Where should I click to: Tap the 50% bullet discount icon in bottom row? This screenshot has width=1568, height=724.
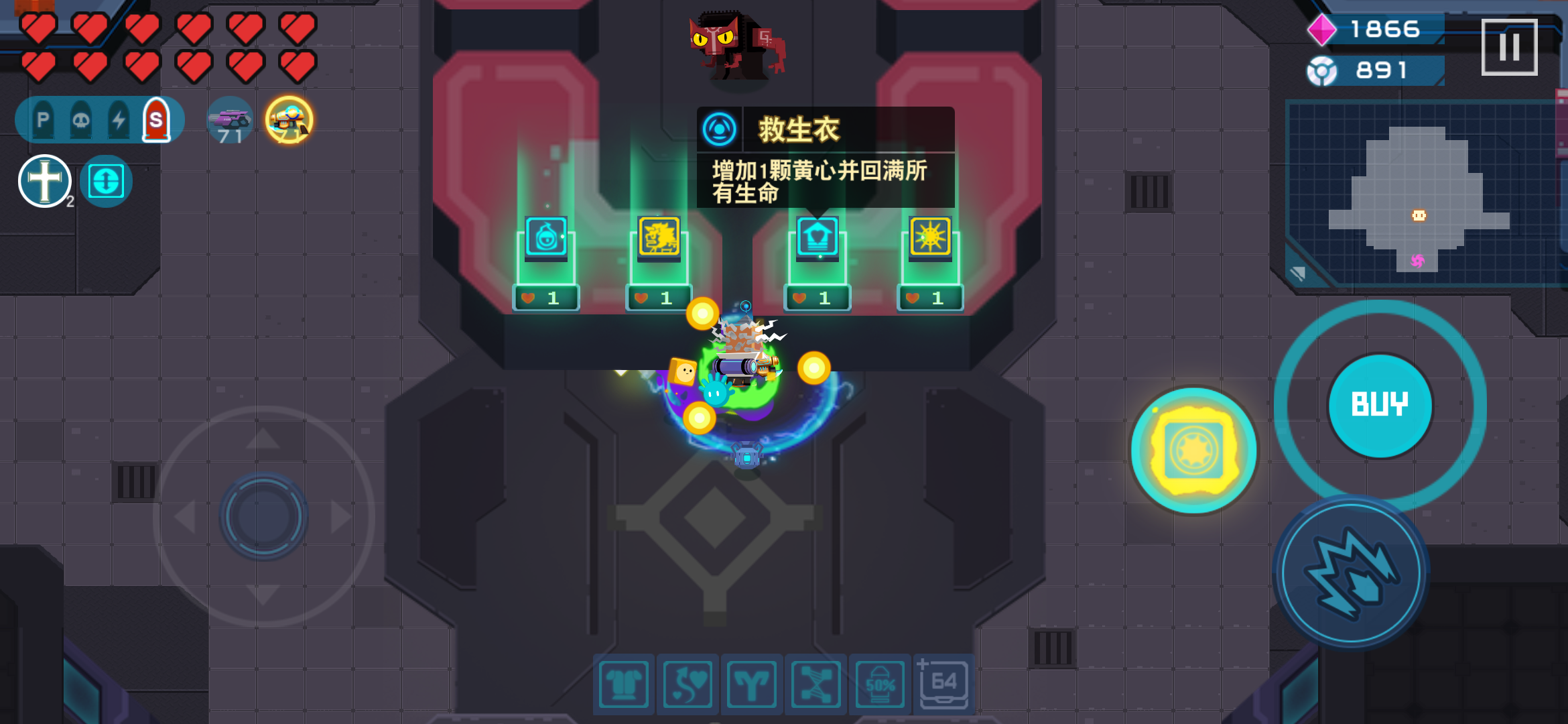point(880,684)
